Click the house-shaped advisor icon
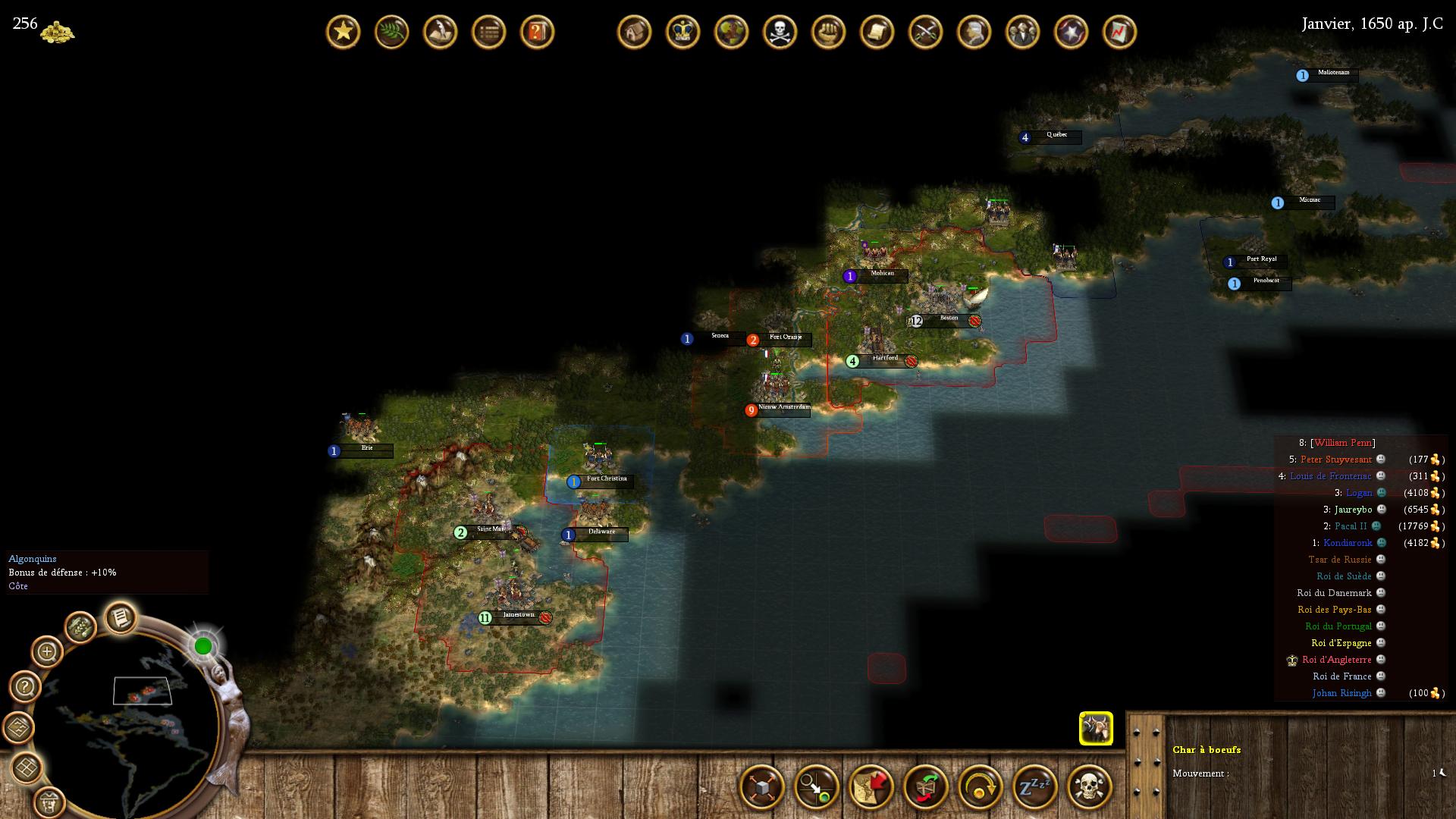The image size is (1456, 819). coord(635,32)
